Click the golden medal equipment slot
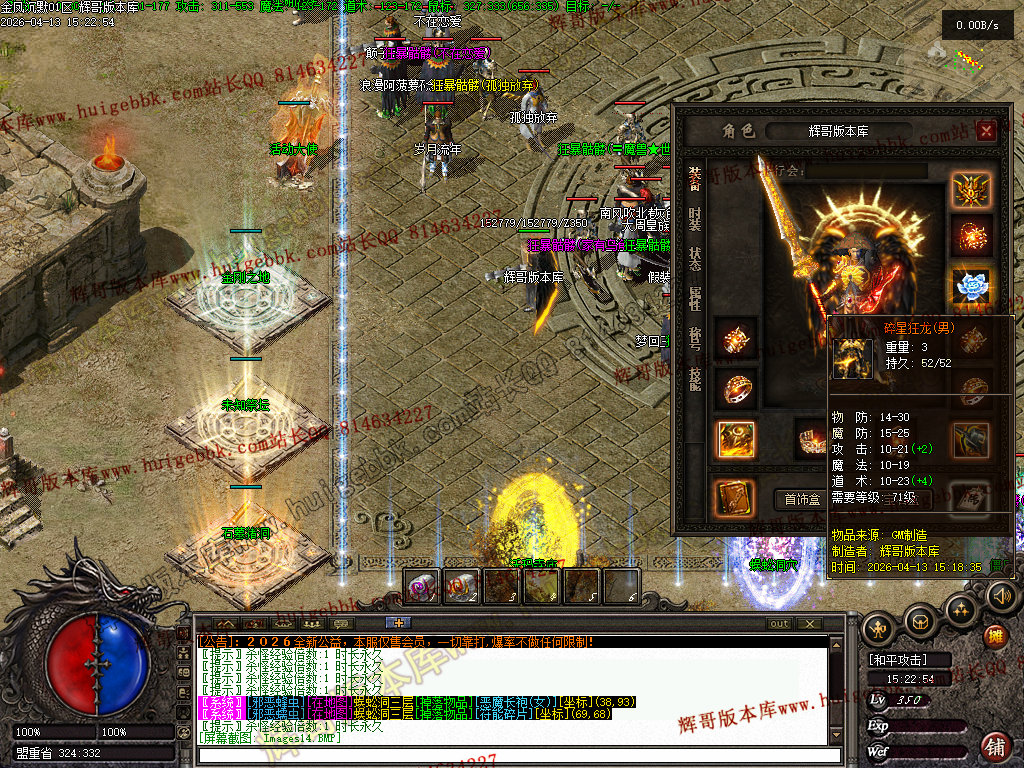This screenshot has height=768, width=1024. [x=971, y=190]
